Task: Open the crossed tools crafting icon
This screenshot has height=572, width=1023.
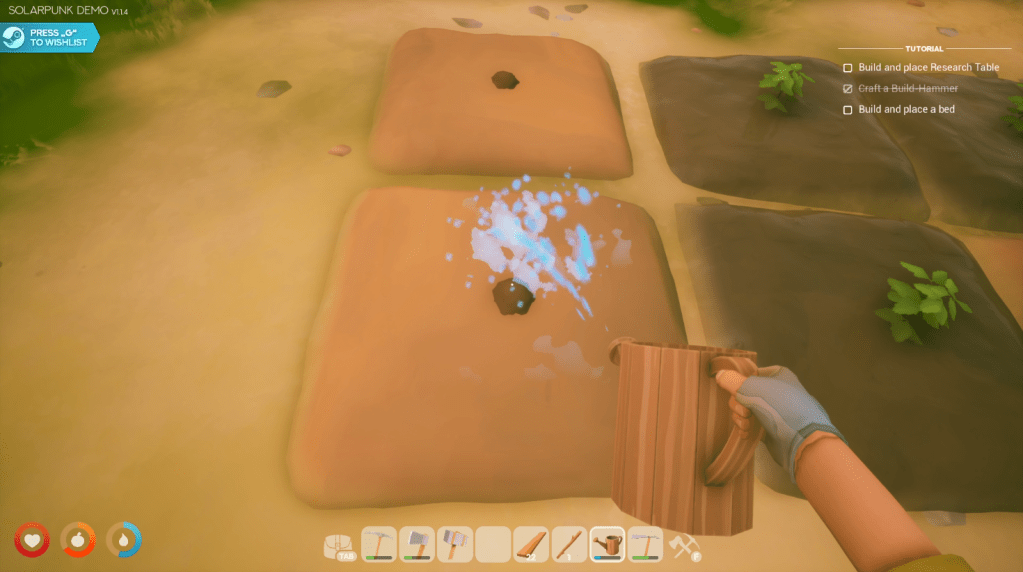Action: (684, 545)
